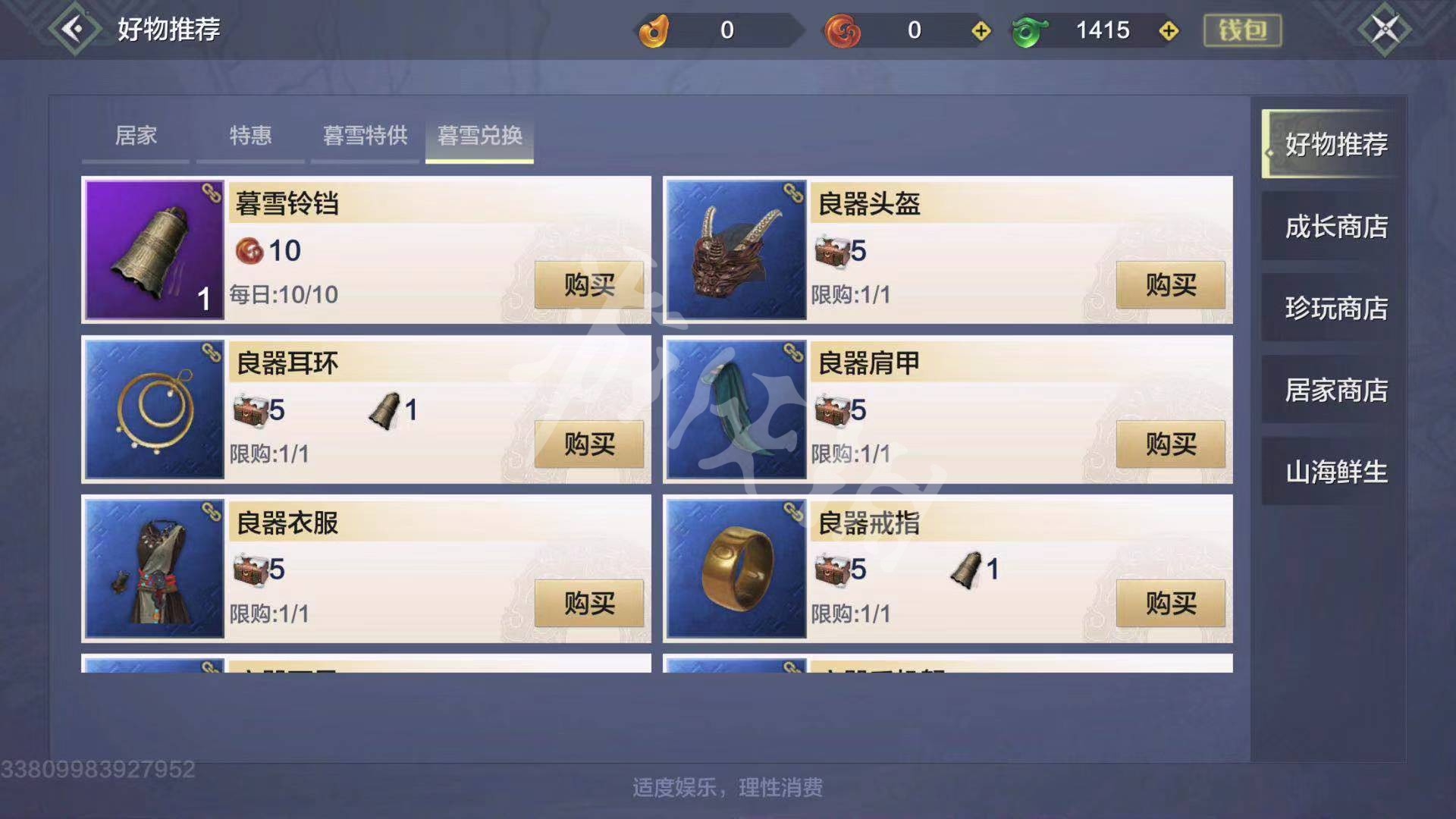Open the 山海鲜生 section in the sidebar
Viewport: 1456px width, 819px height.
[1336, 472]
